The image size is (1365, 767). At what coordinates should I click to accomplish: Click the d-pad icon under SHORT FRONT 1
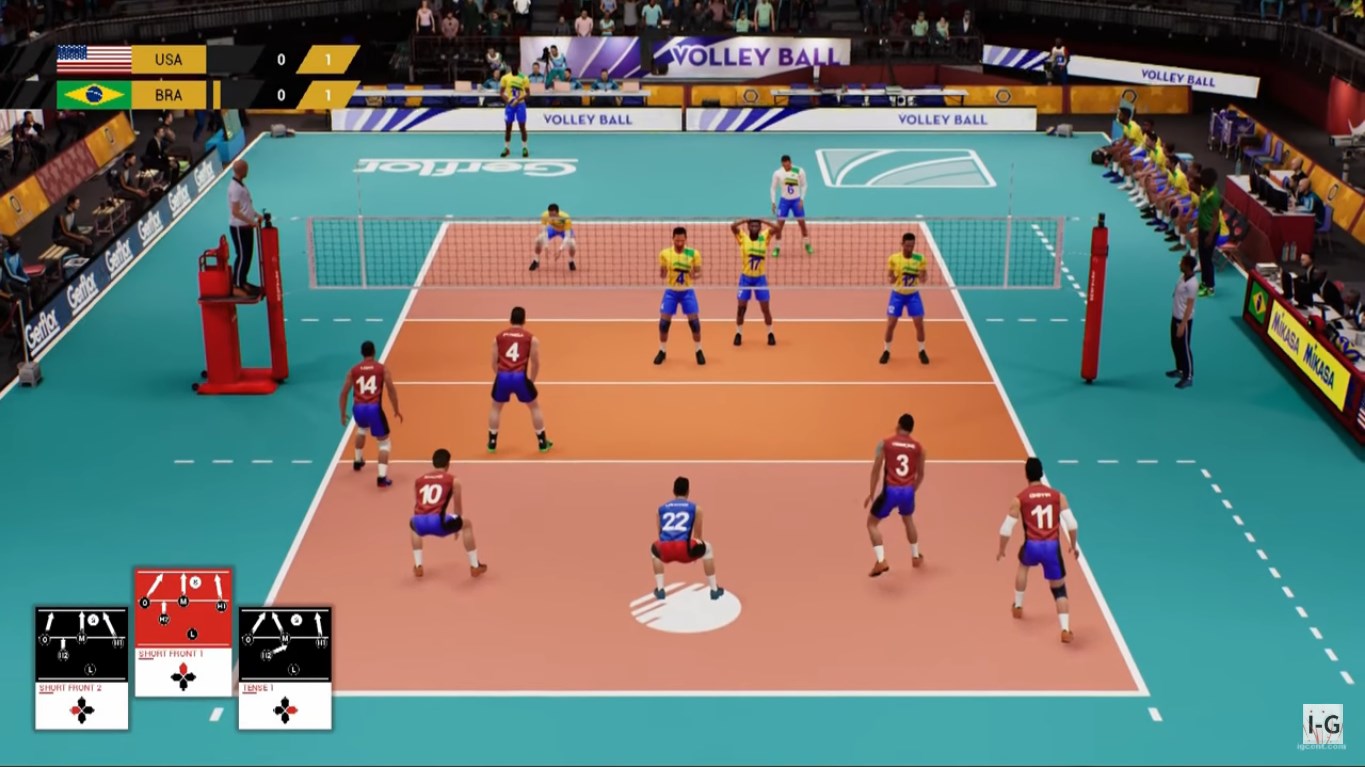(x=183, y=678)
